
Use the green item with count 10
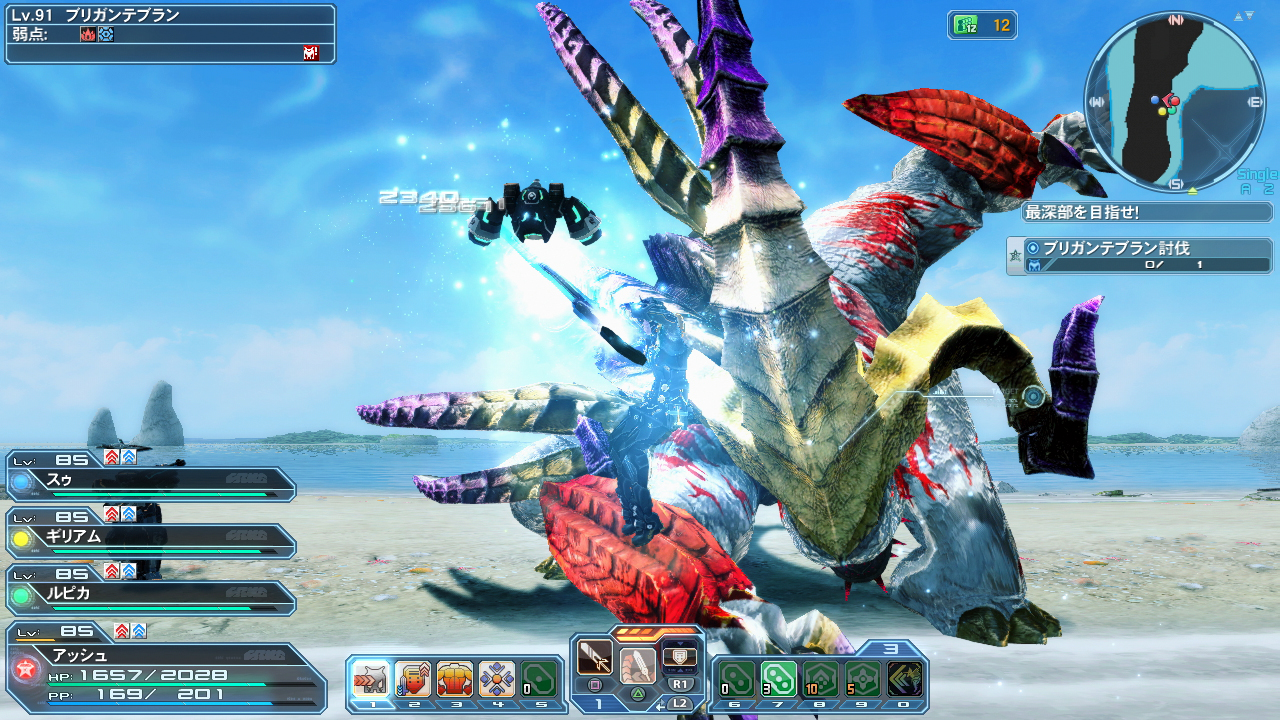(x=821, y=679)
